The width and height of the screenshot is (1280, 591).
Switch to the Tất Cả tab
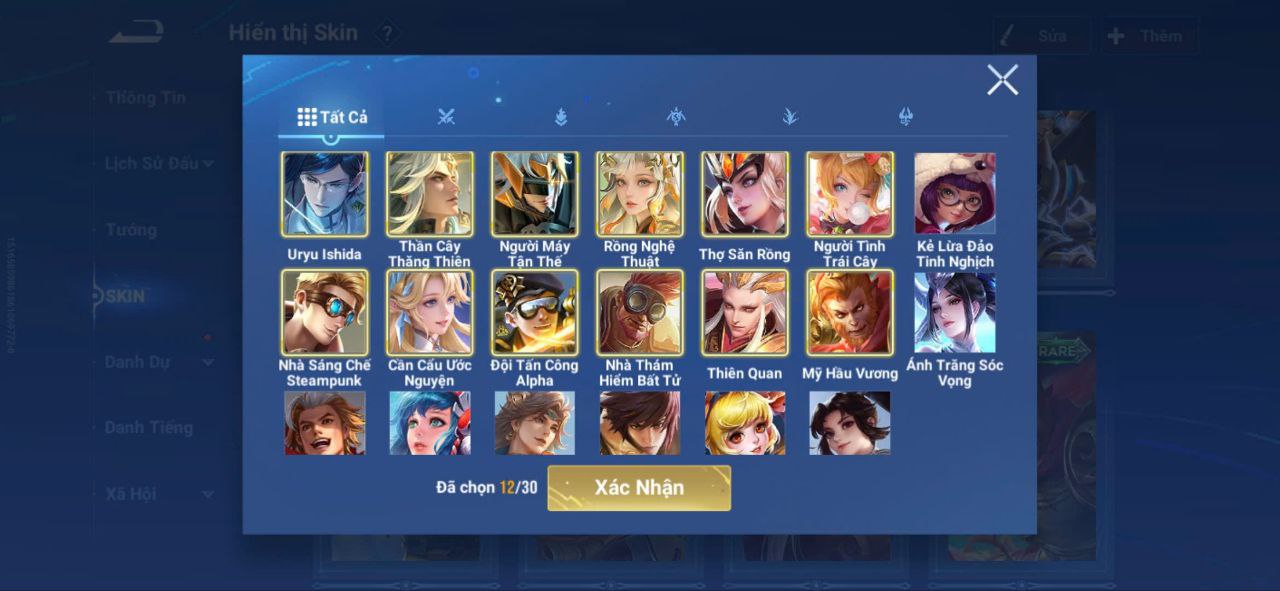332,117
